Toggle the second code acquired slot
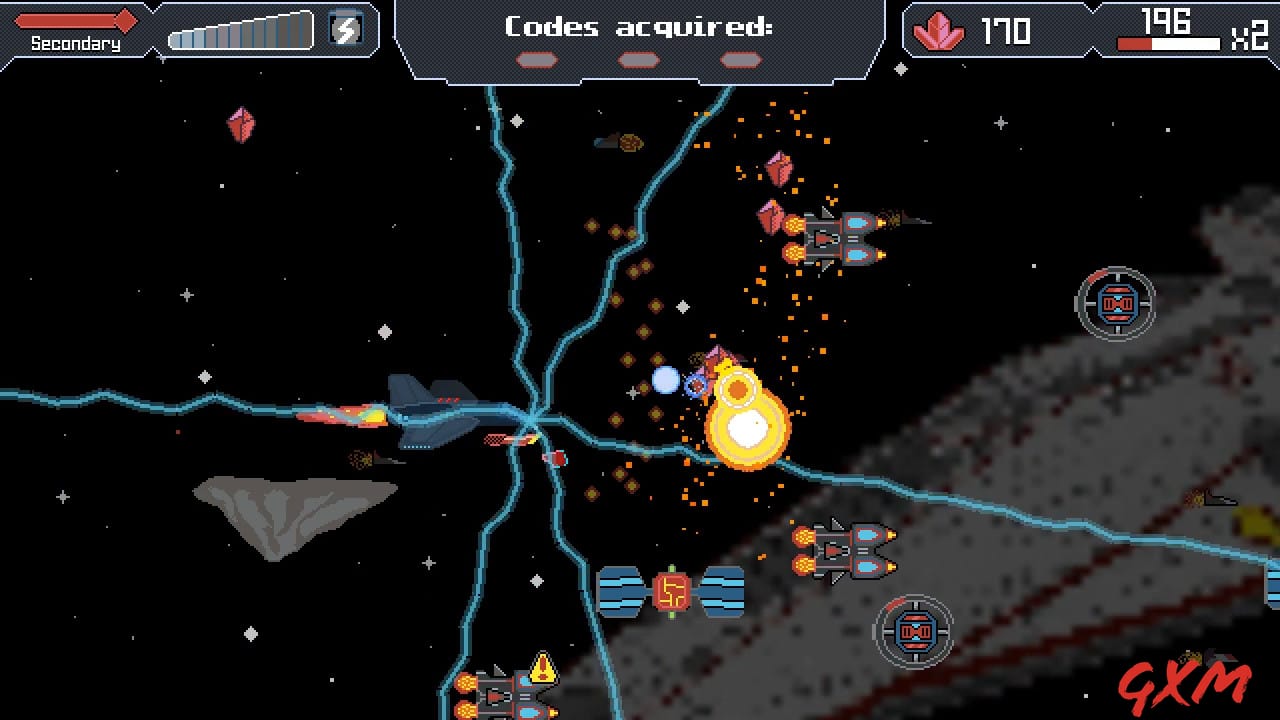 [x=638, y=58]
